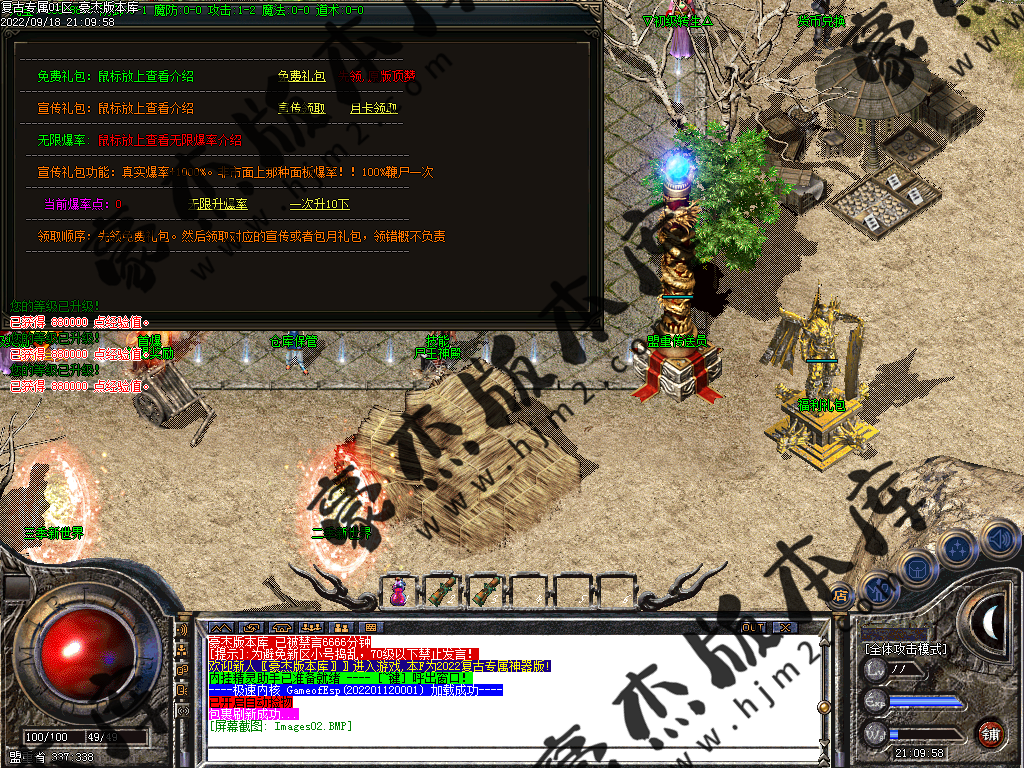1024x768 pixels.
Task: Open the character status round button
Action: pyautogui.click(x=878, y=590)
